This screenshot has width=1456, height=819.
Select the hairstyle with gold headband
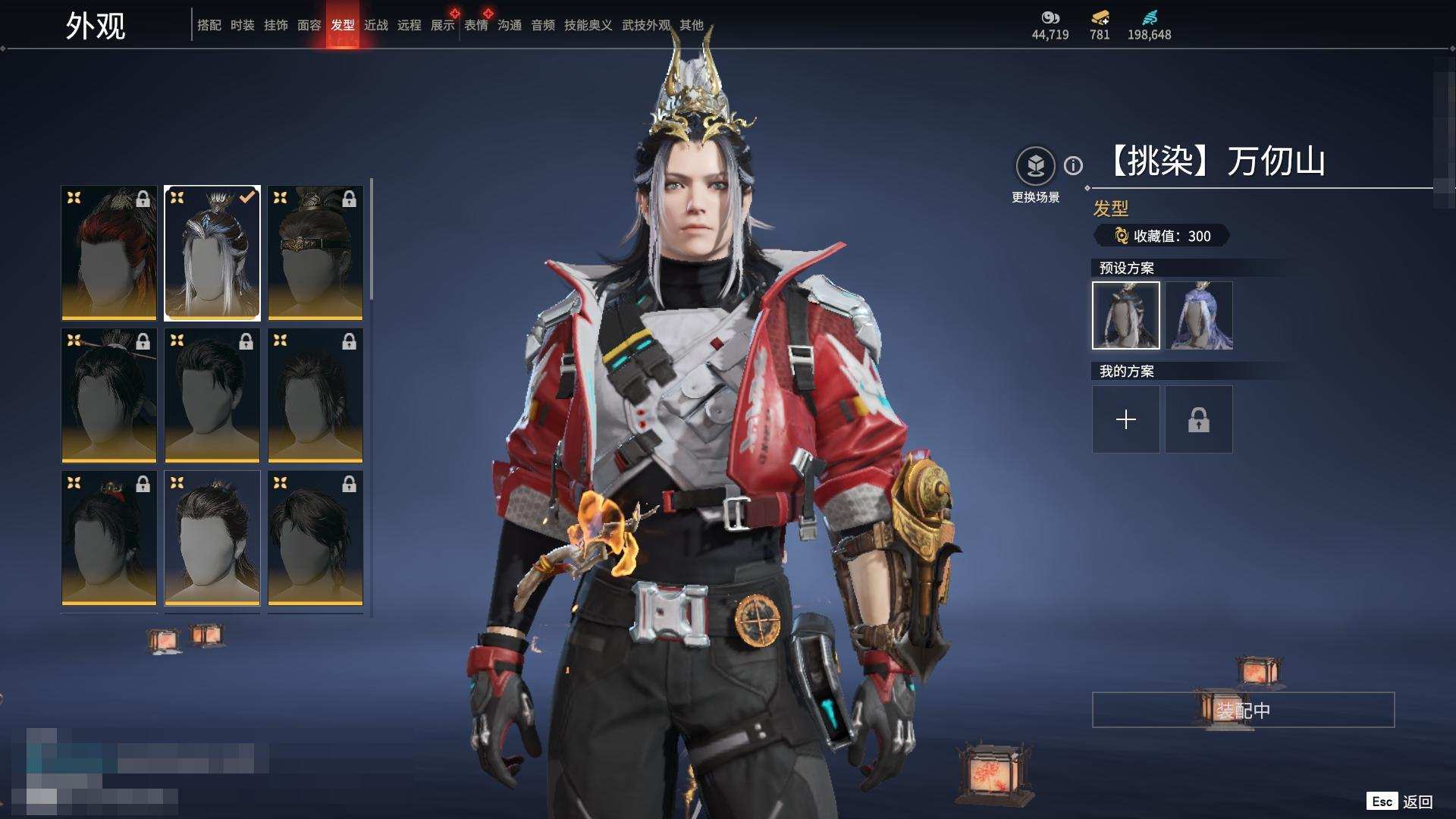pos(315,253)
